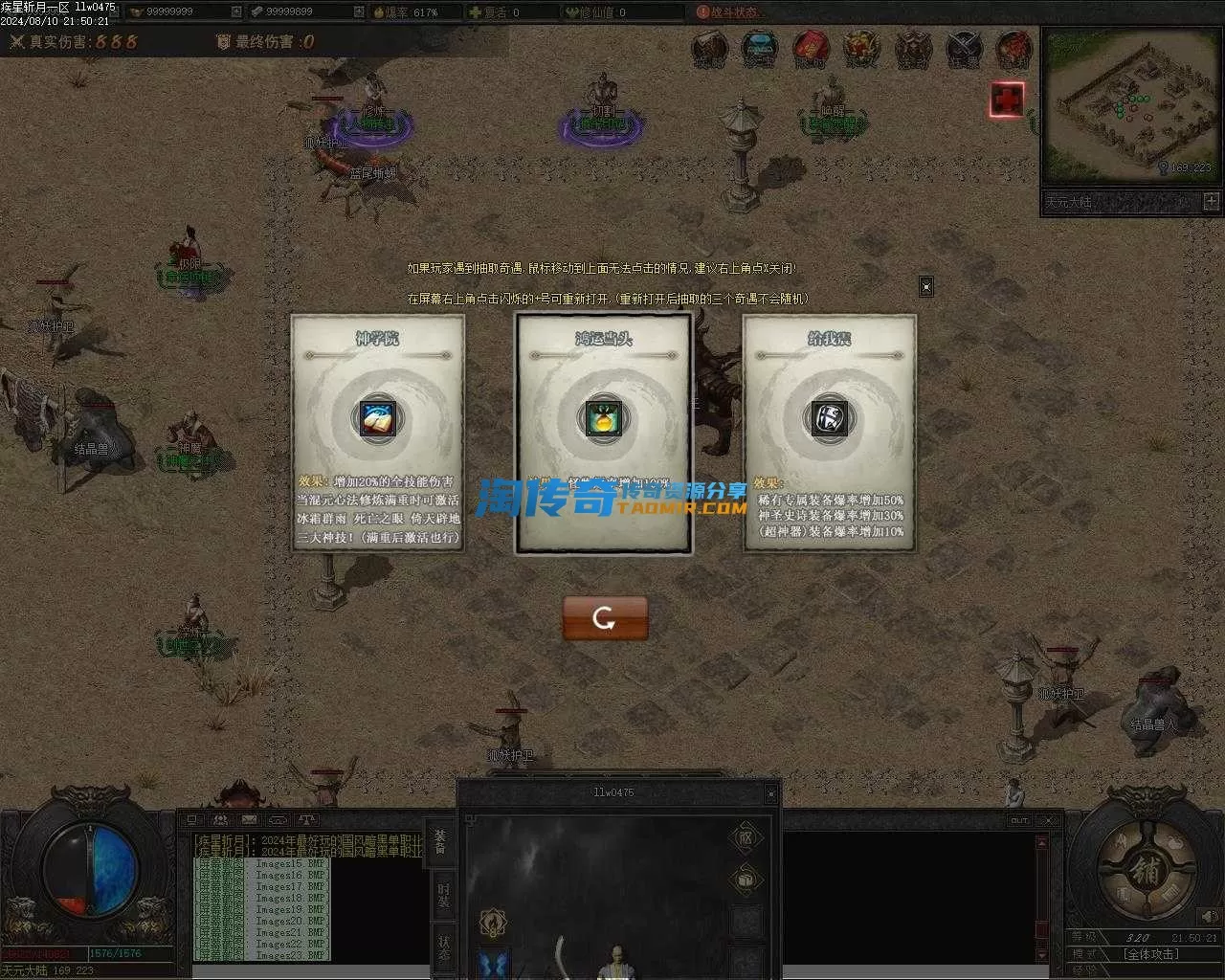This screenshot has width=1225, height=980.
Task: Click the orange refresh button below cards
Action: point(605,618)
